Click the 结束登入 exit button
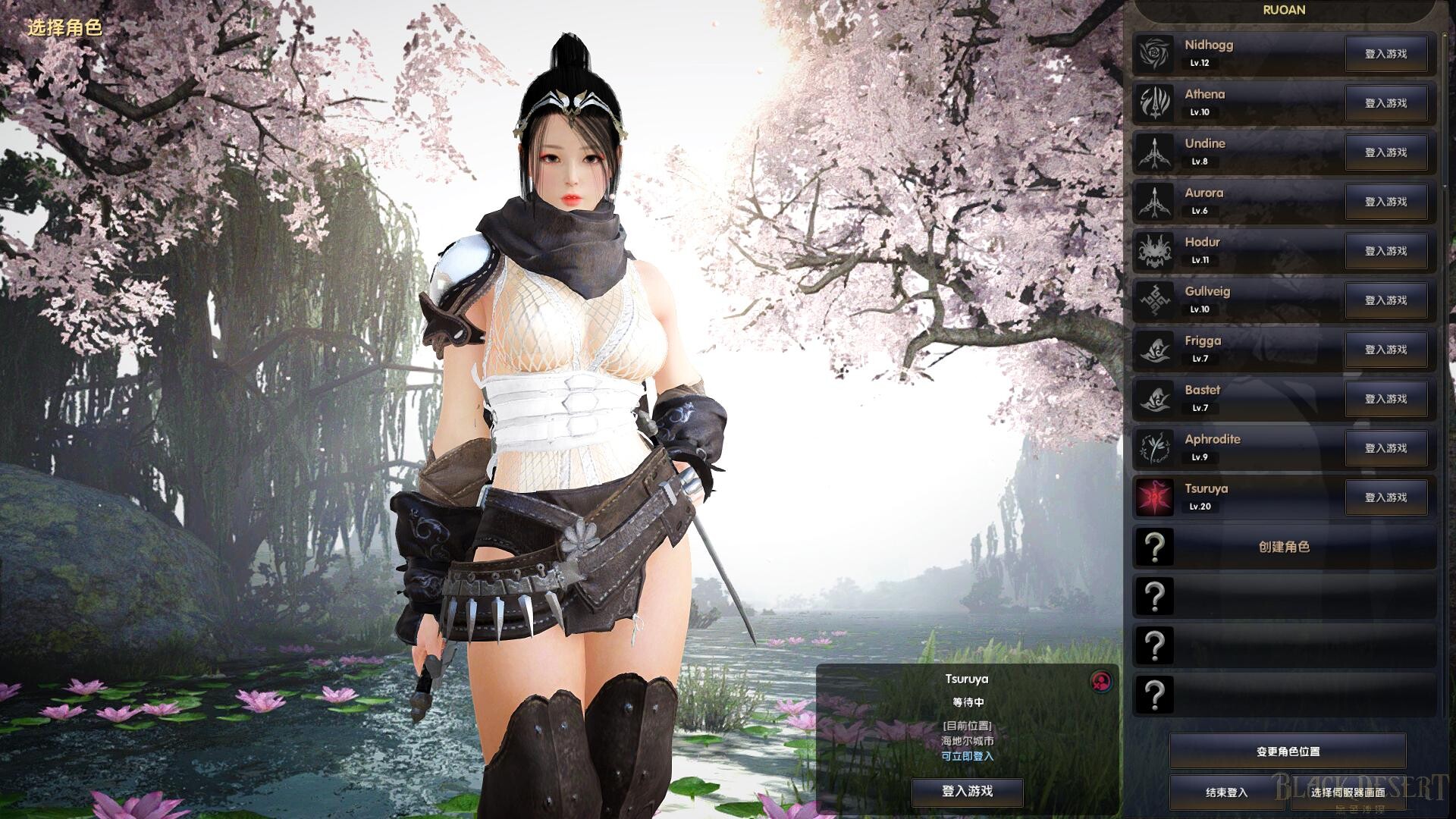 tap(1226, 792)
